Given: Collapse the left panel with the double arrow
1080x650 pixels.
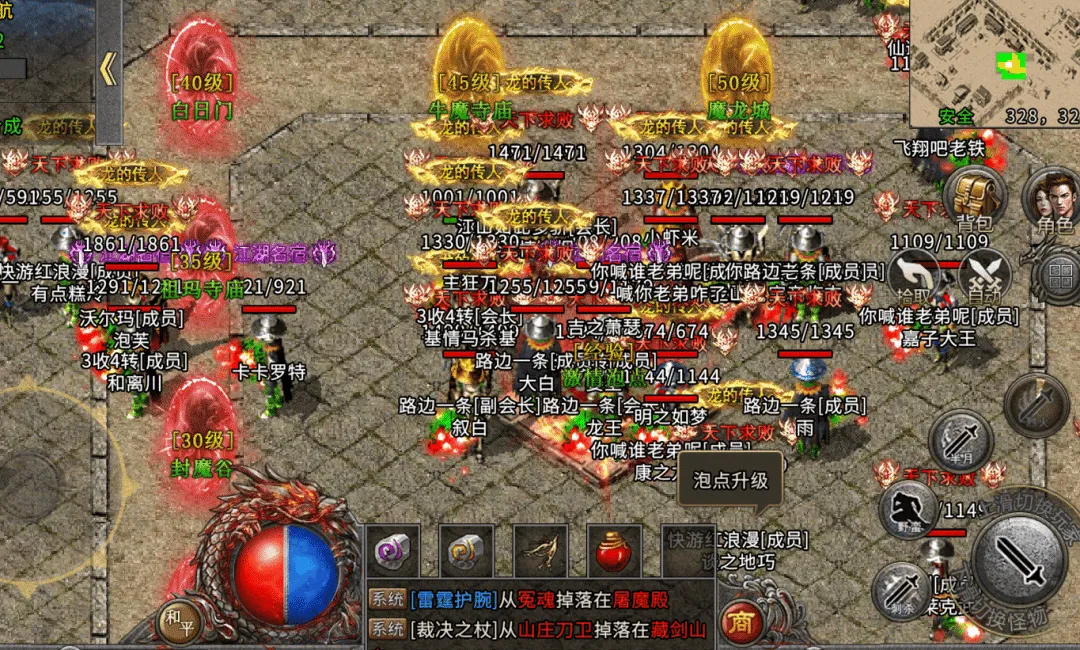Looking at the screenshot, I should (108, 70).
